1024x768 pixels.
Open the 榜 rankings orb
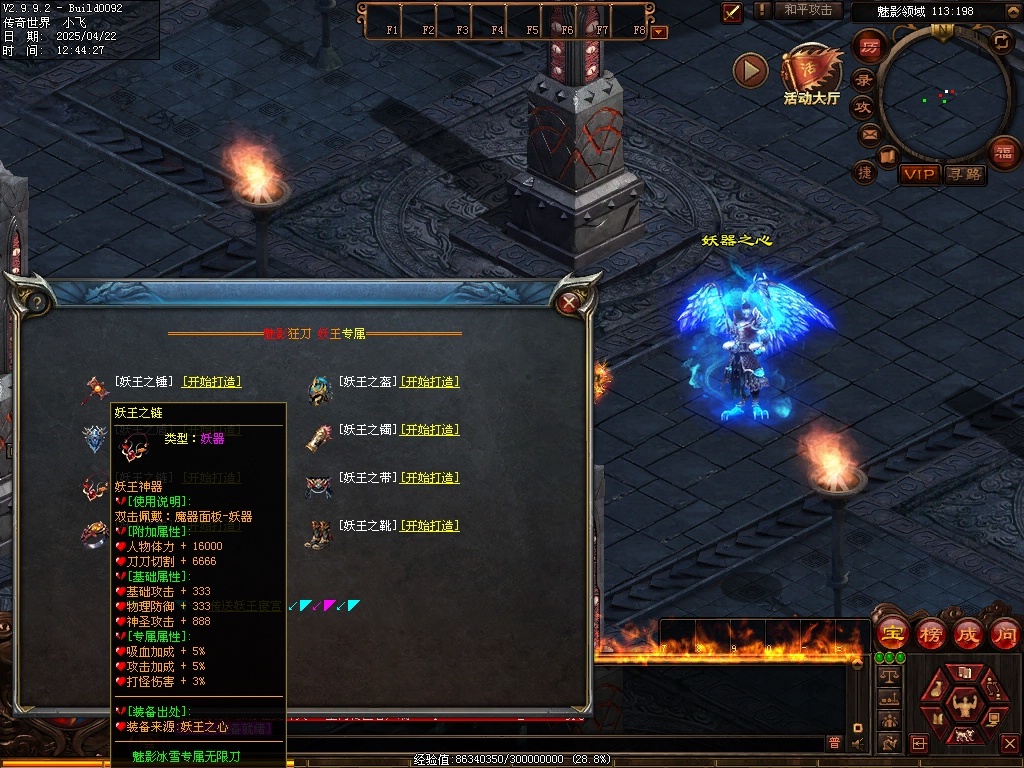coord(930,634)
